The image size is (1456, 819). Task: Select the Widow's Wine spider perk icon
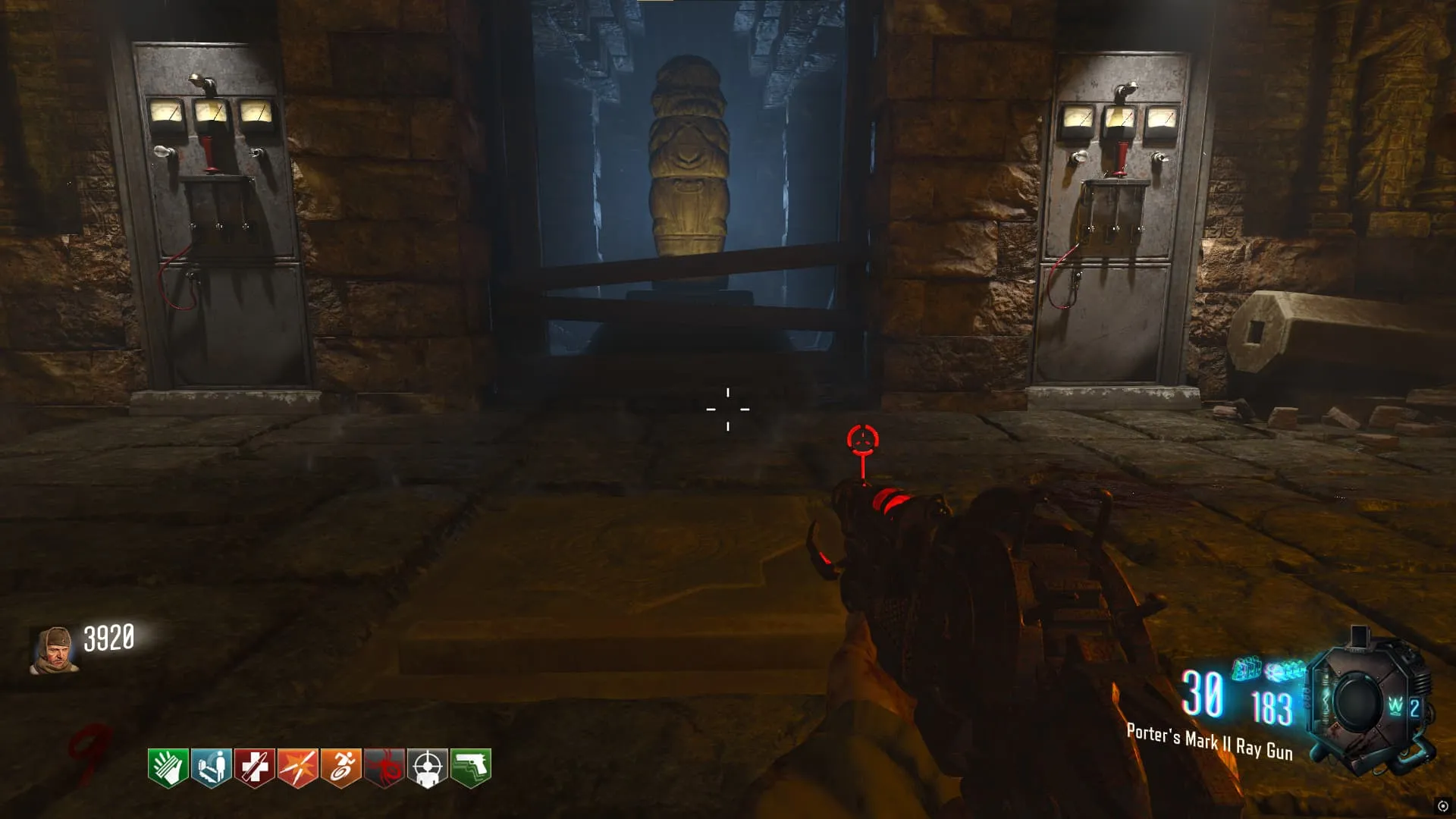[x=384, y=767]
